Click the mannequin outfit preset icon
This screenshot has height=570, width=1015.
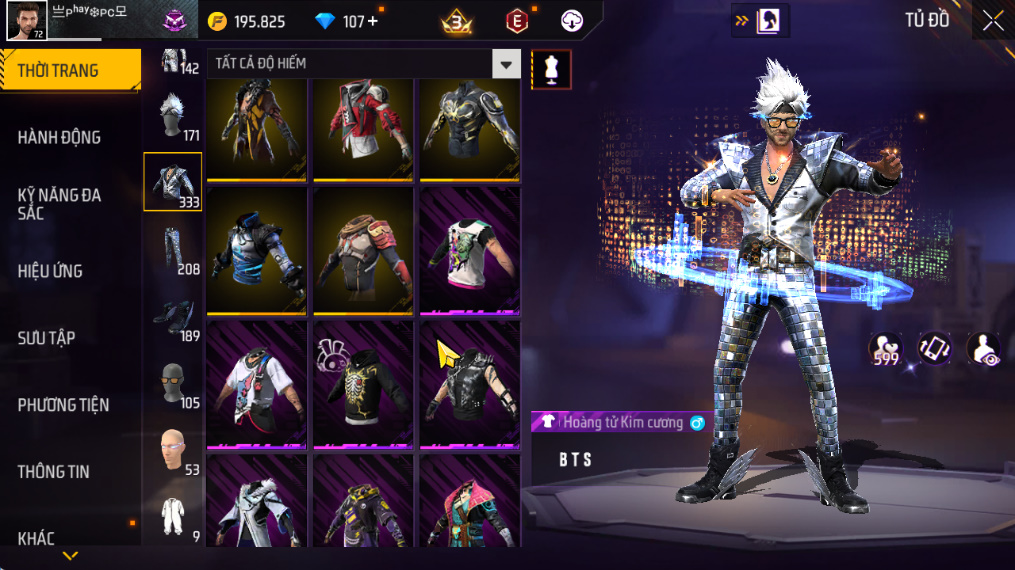[551, 69]
